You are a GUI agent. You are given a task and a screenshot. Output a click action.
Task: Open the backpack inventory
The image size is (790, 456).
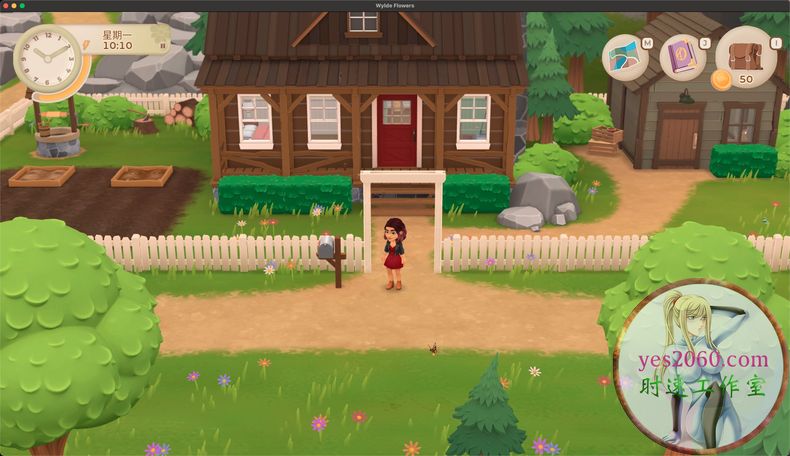point(745,53)
